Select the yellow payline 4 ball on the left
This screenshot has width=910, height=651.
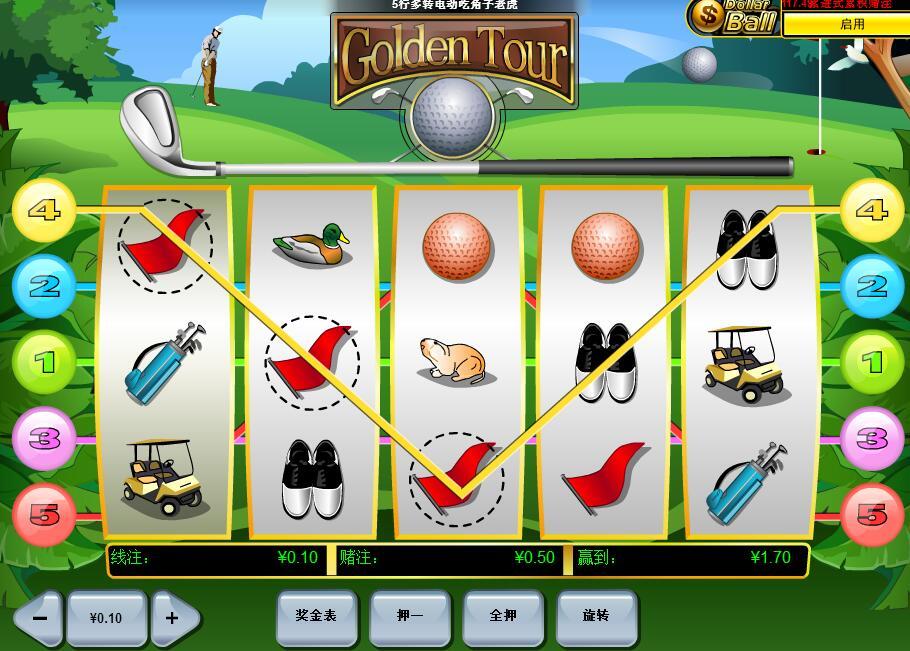click(x=44, y=210)
